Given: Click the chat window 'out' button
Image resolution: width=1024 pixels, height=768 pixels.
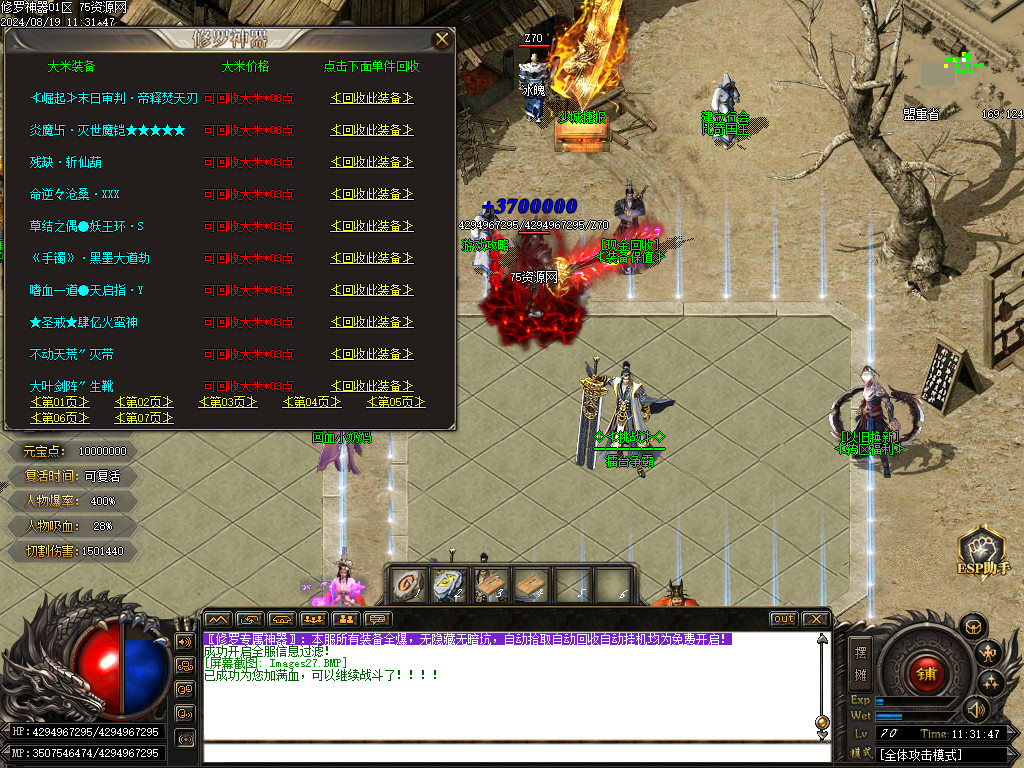Looking at the screenshot, I should click(784, 619).
